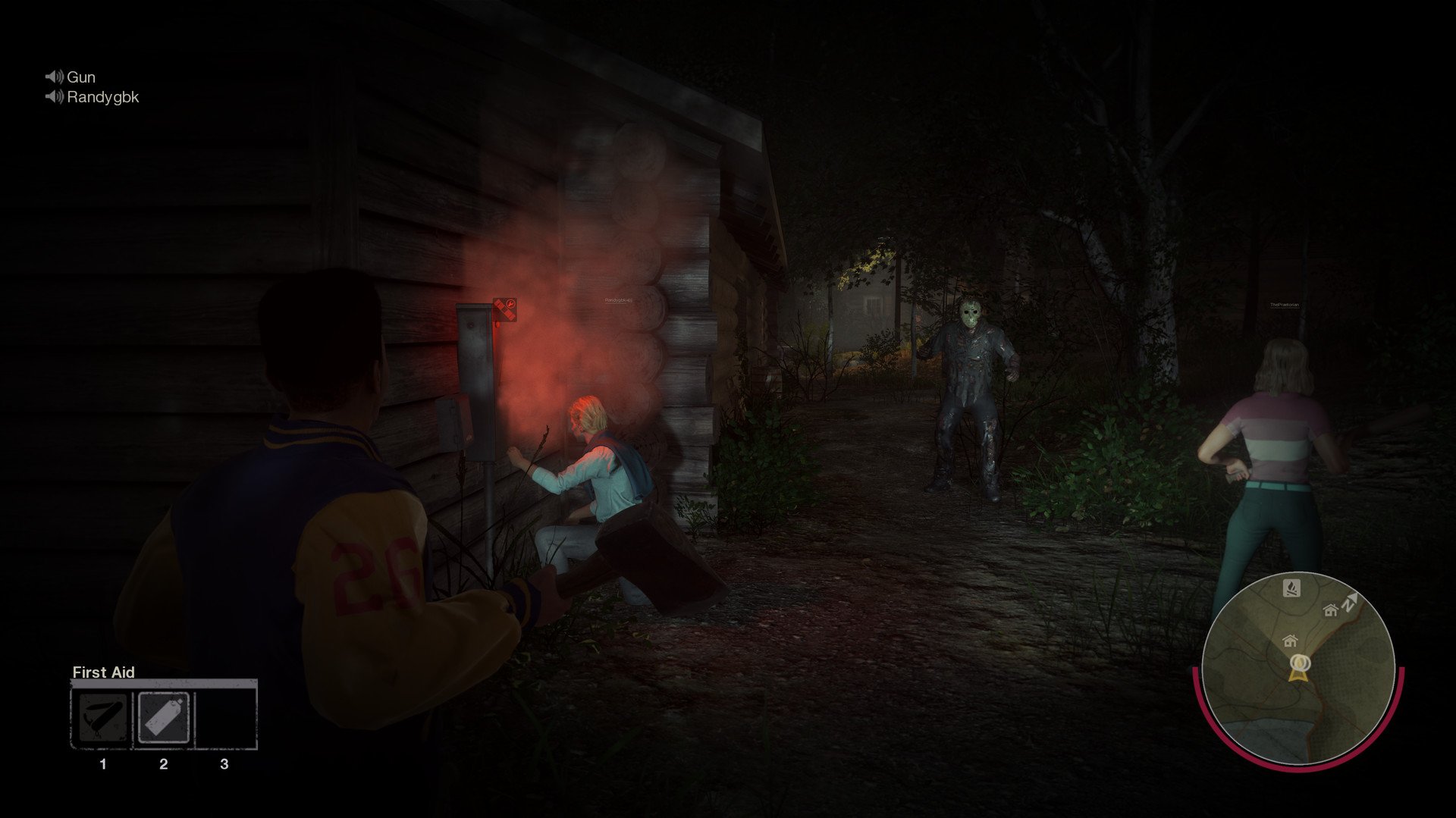Click the lower house icon on the minimap
This screenshot has width=1456, height=818.
[1290, 641]
